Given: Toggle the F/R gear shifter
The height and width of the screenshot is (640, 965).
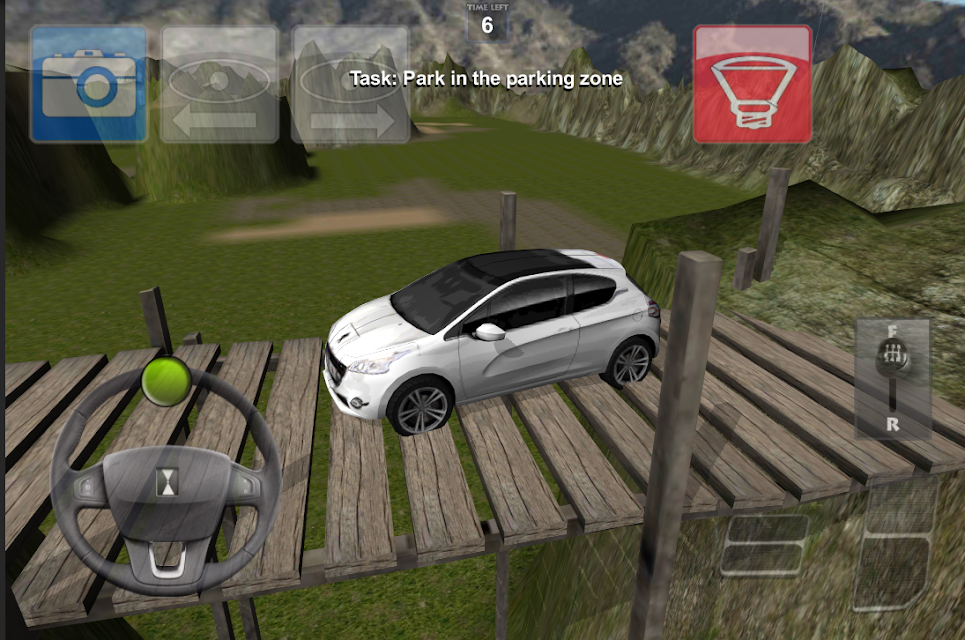Looking at the screenshot, I should [892, 379].
